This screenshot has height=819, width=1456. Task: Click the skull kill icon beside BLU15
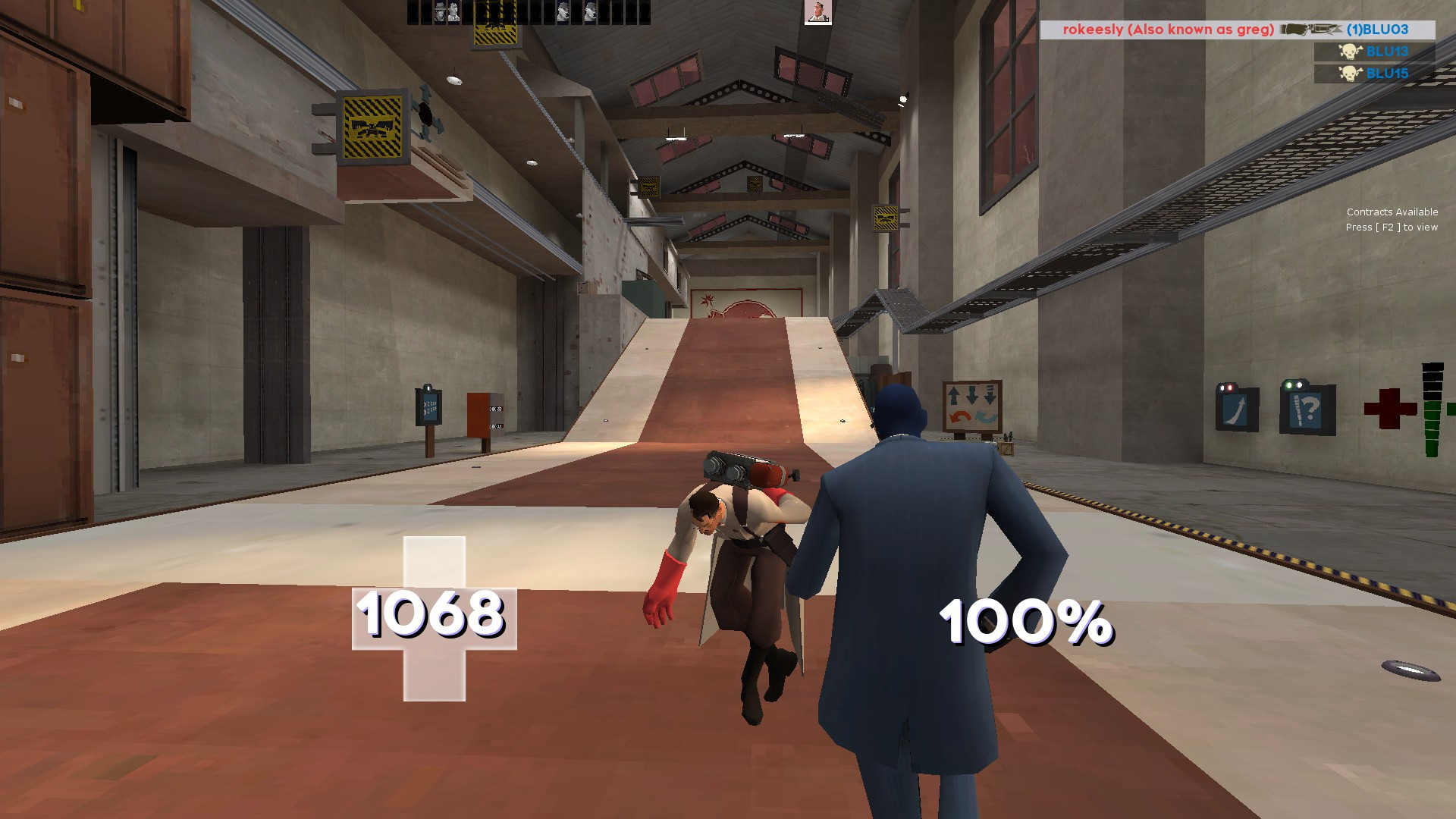pos(1350,73)
